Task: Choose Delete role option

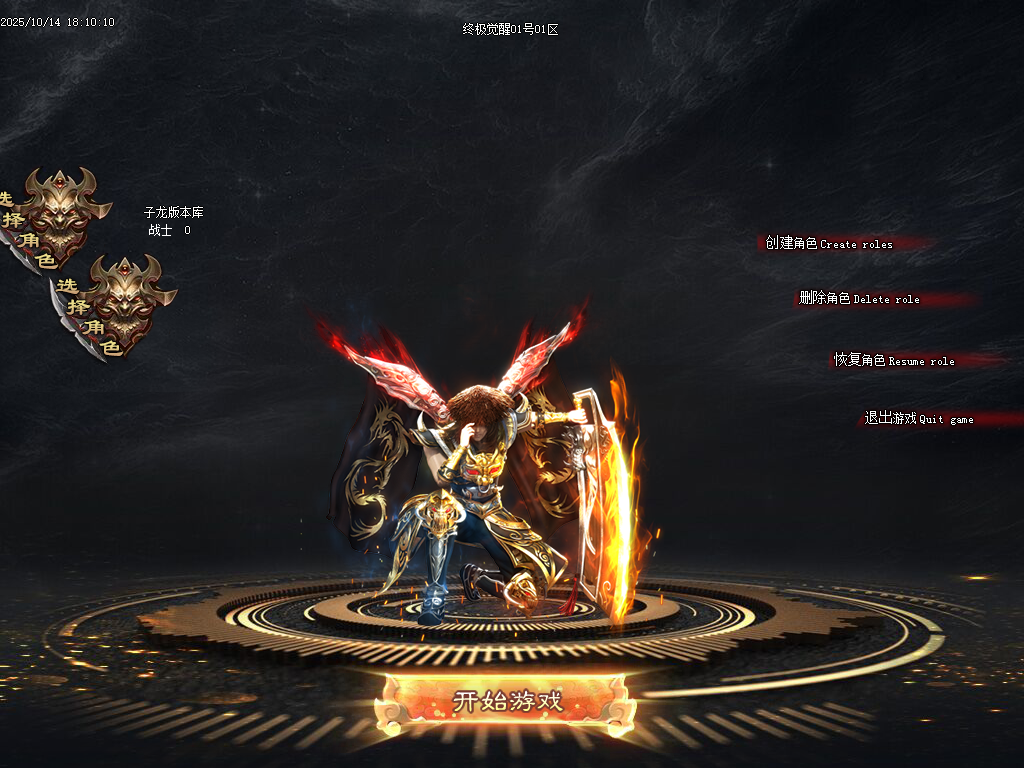Action: pos(859,298)
